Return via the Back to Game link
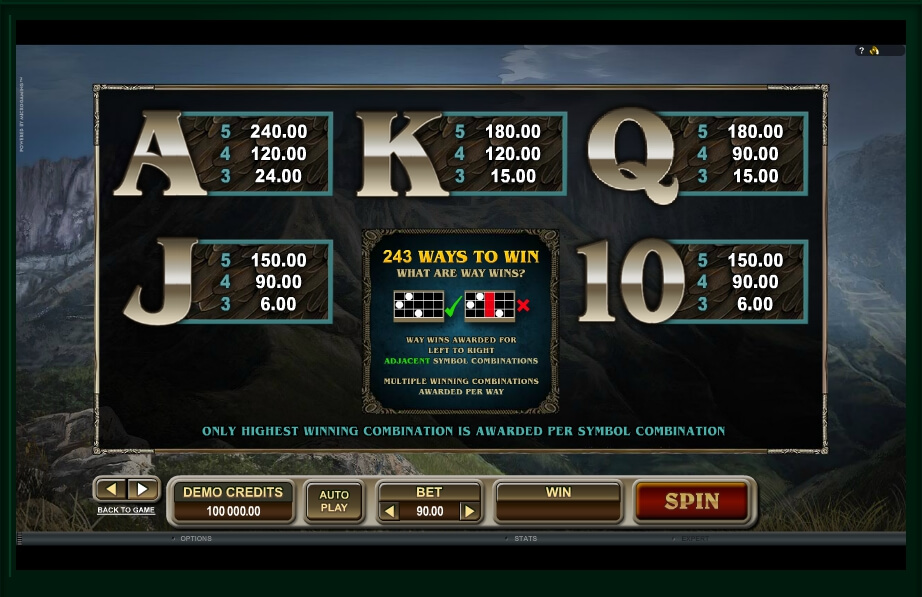 pos(126,510)
